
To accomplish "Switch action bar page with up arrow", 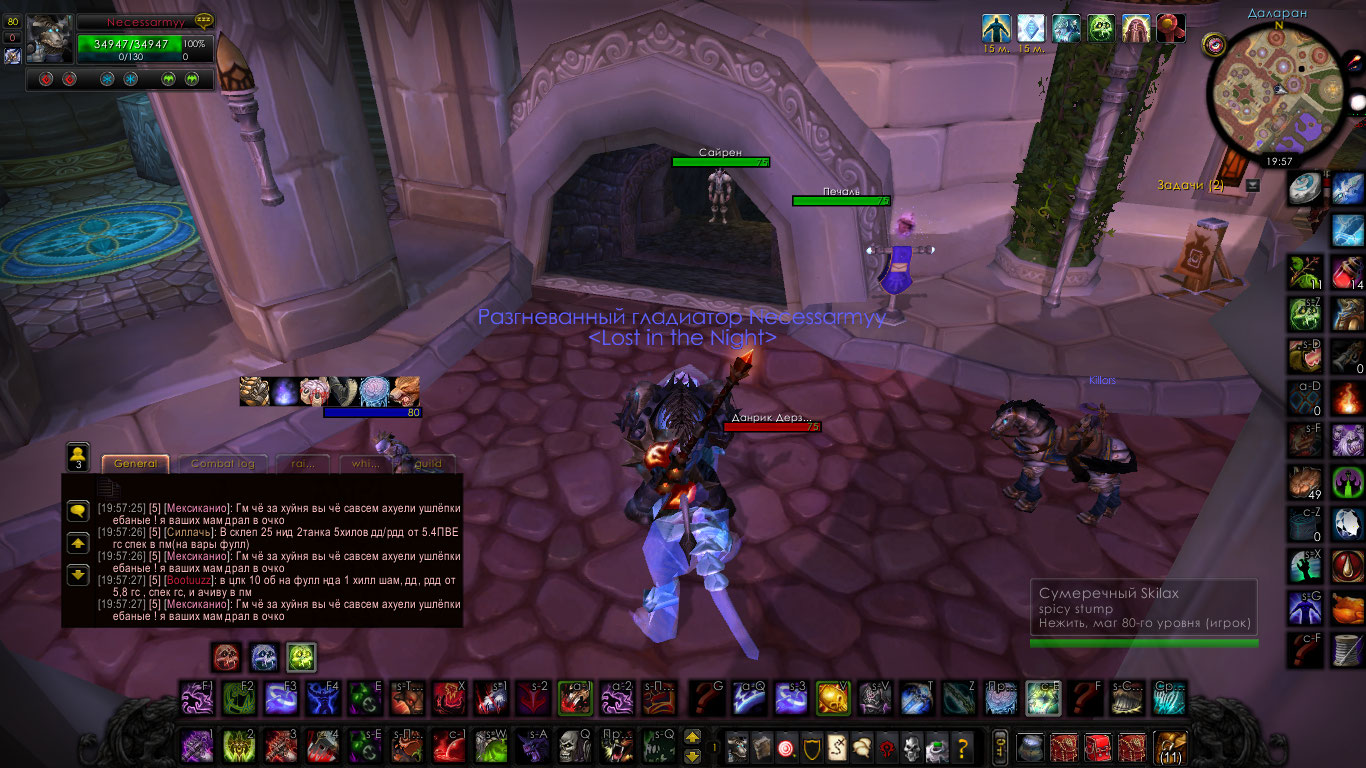I will pyautogui.click(x=692, y=737).
